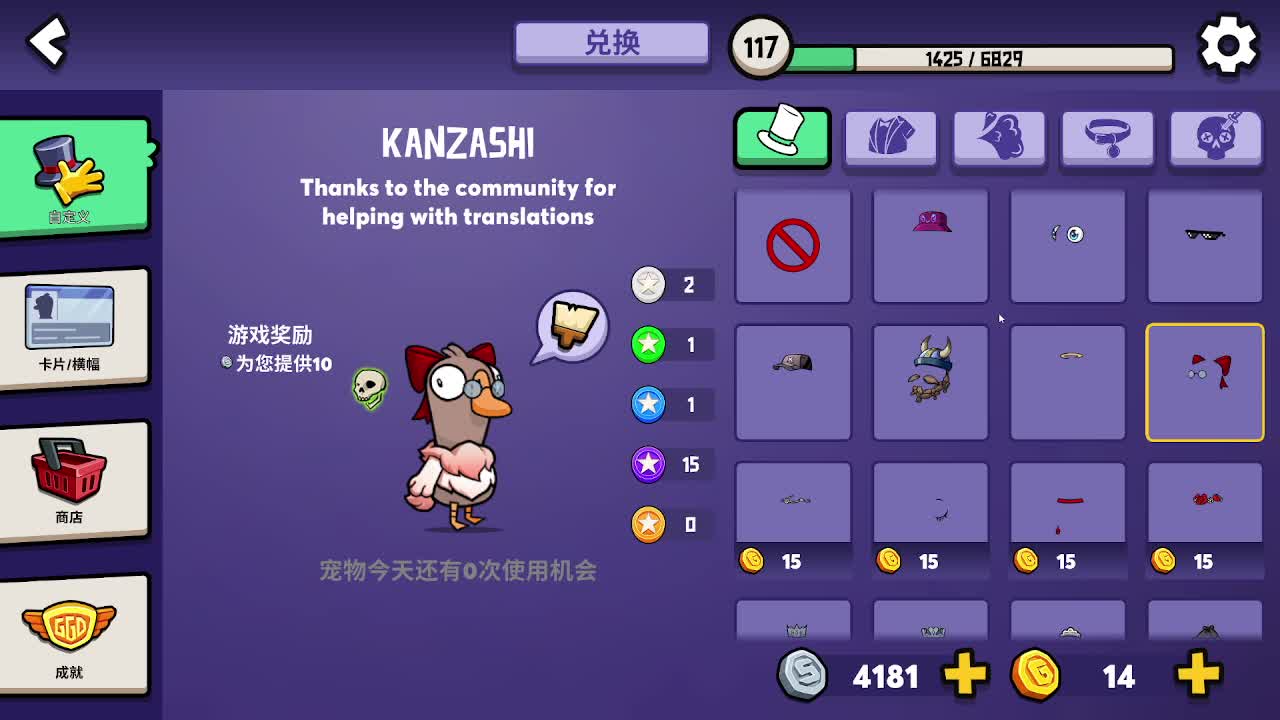Click the plus next to 14 gold coins
This screenshot has width=1280, height=720.
(x=1196, y=675)
